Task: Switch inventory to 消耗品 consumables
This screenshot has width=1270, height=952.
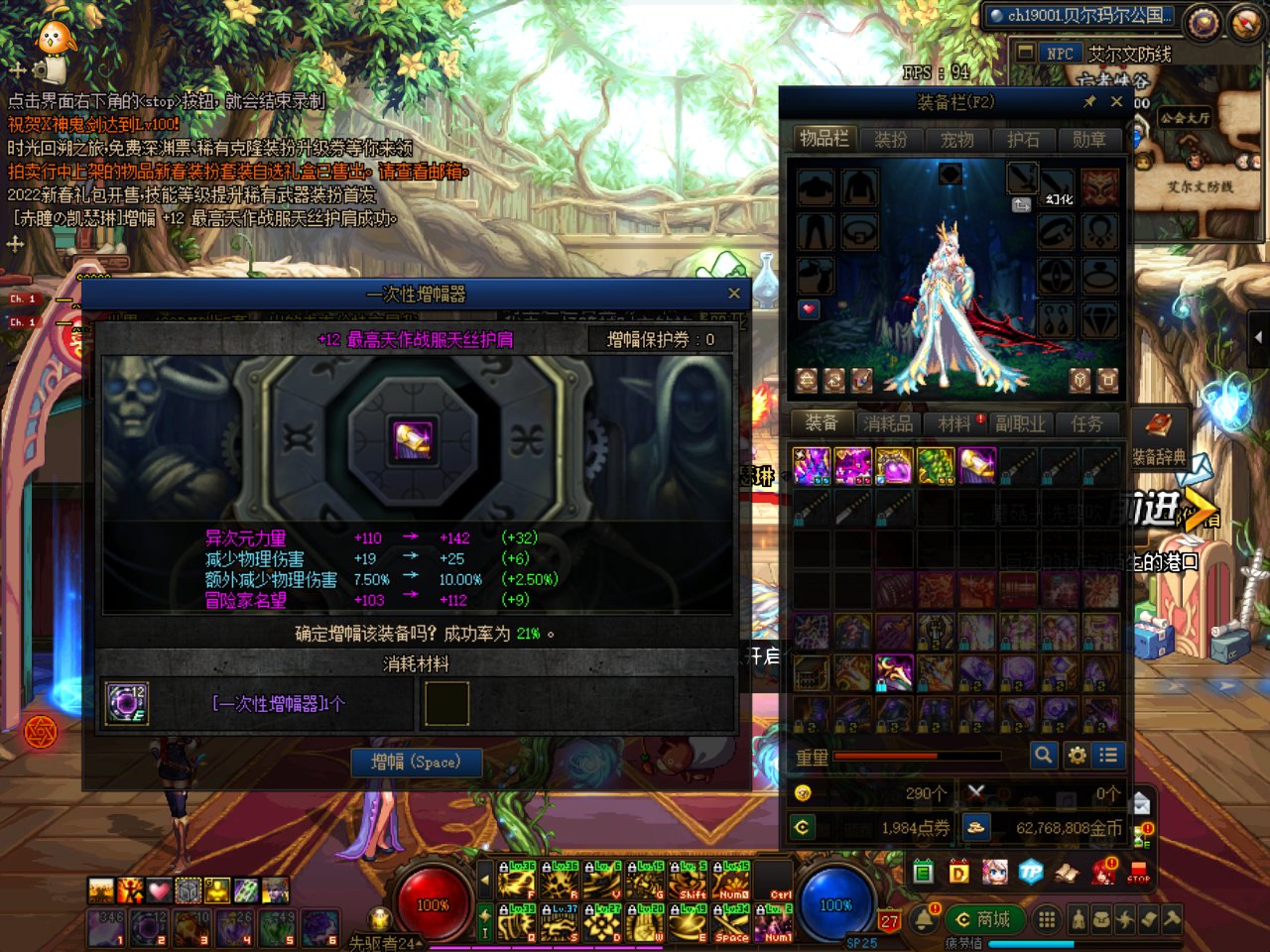Action: coord(887,424)
